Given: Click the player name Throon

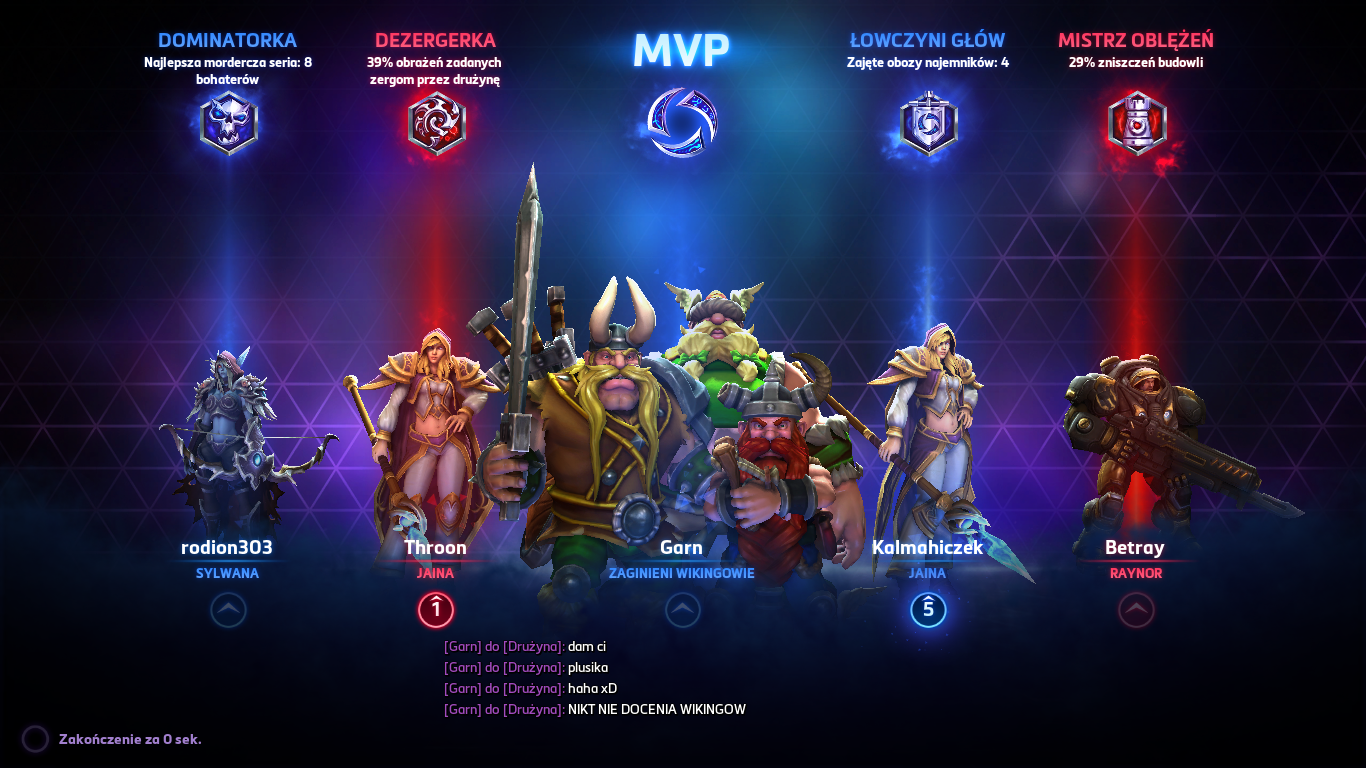Looking at the screenshot, I should 435,547.
